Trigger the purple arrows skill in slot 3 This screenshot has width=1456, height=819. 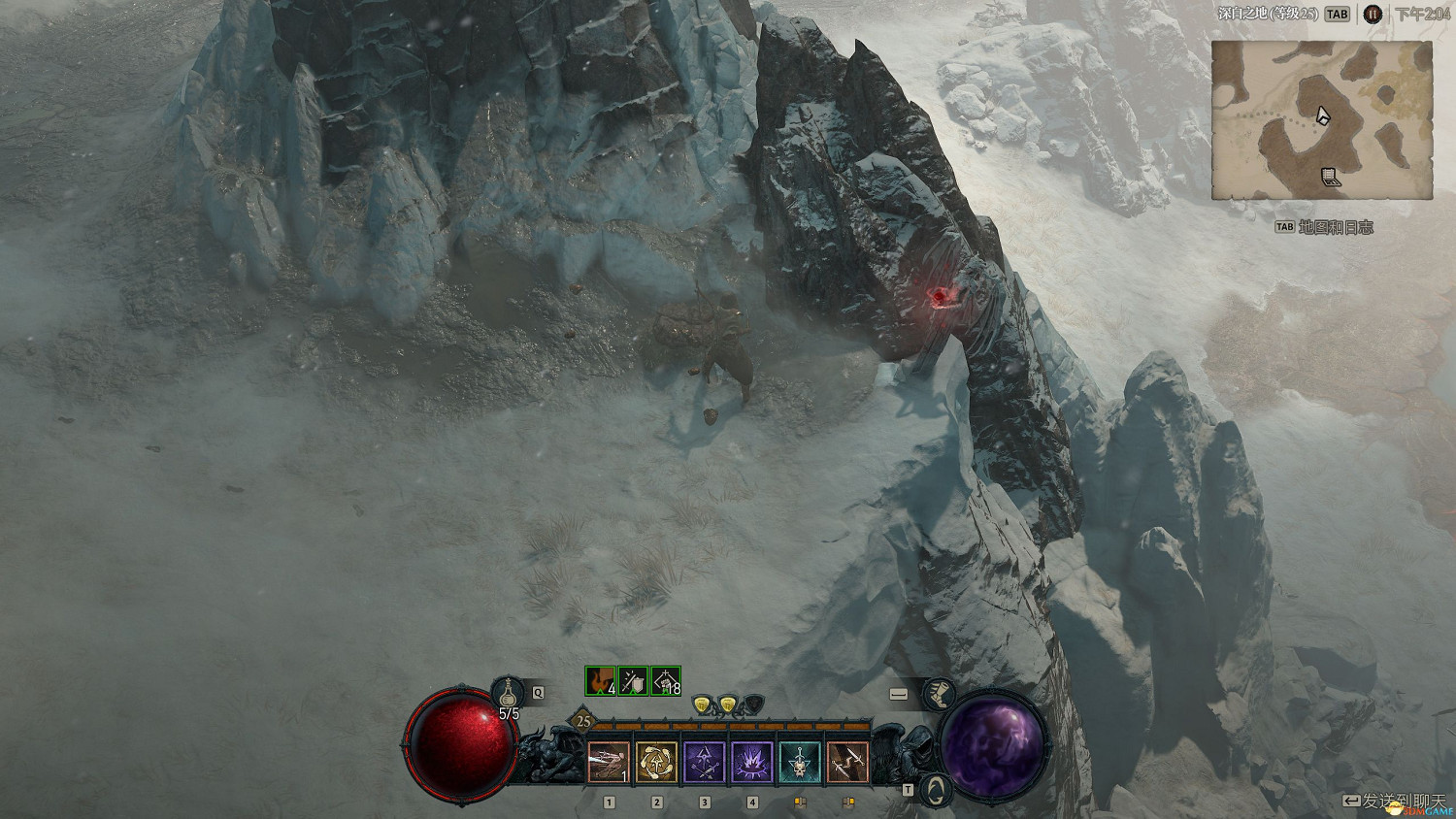(704, 762)
